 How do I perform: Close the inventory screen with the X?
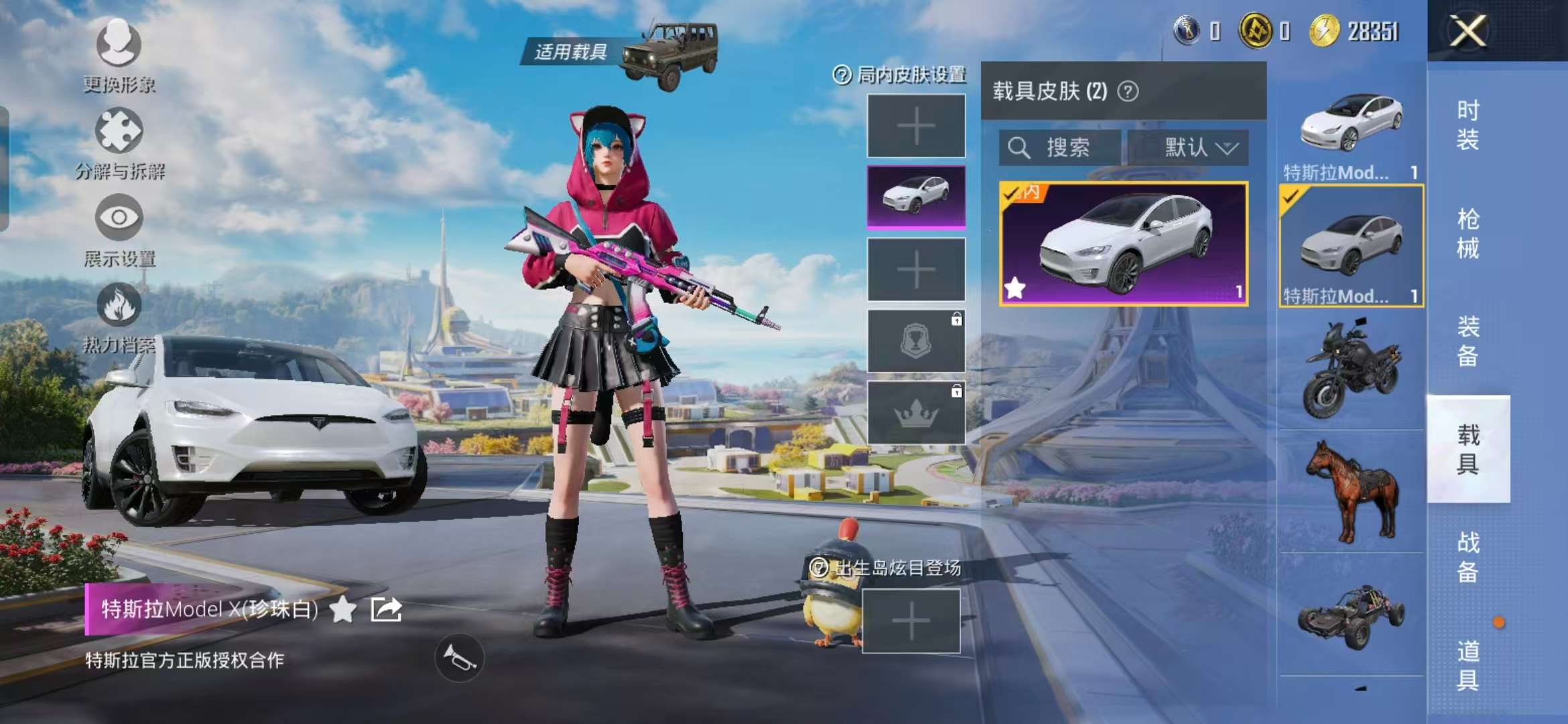click(x=1467, y=31)
